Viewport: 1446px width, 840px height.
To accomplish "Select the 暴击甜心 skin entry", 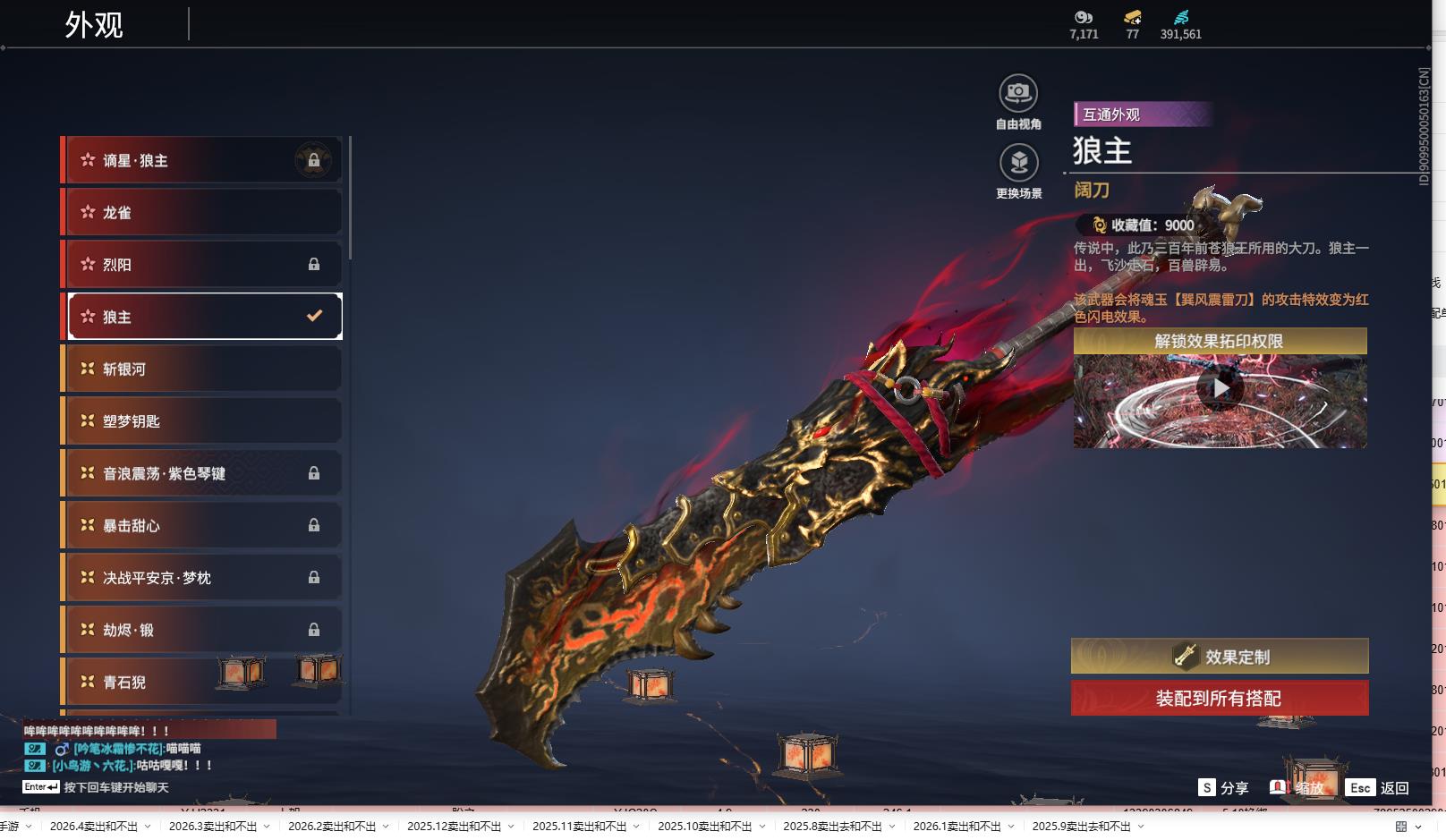I will [204, 525].
